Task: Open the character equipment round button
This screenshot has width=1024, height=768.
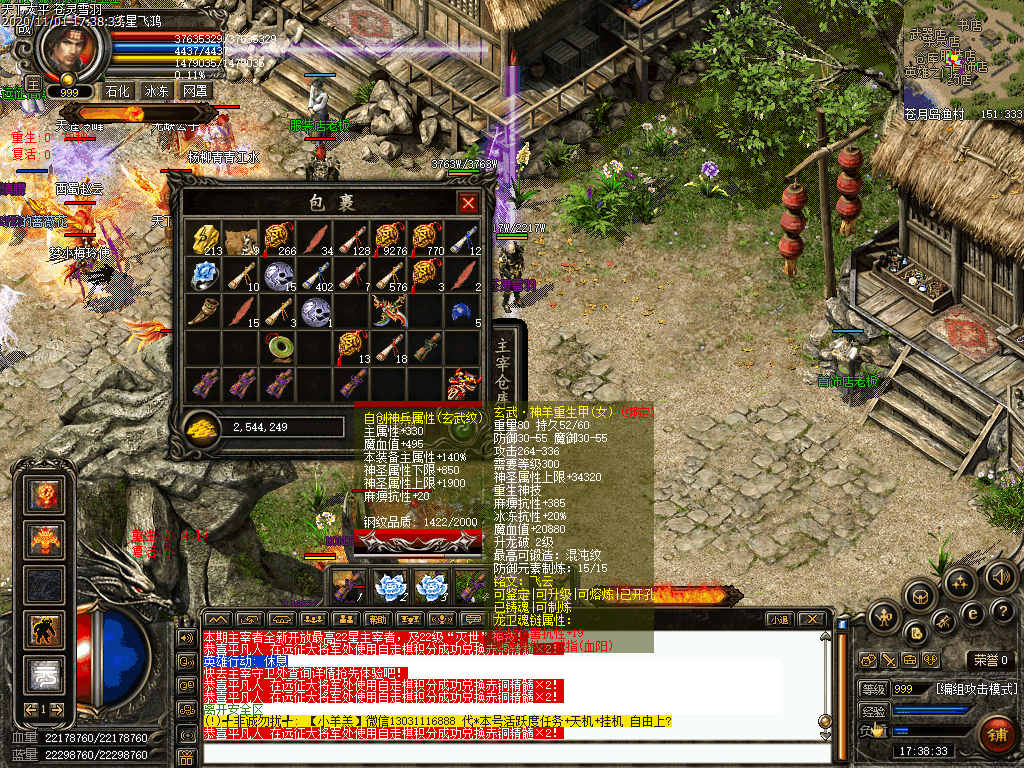Action: [x=885, y=616]
